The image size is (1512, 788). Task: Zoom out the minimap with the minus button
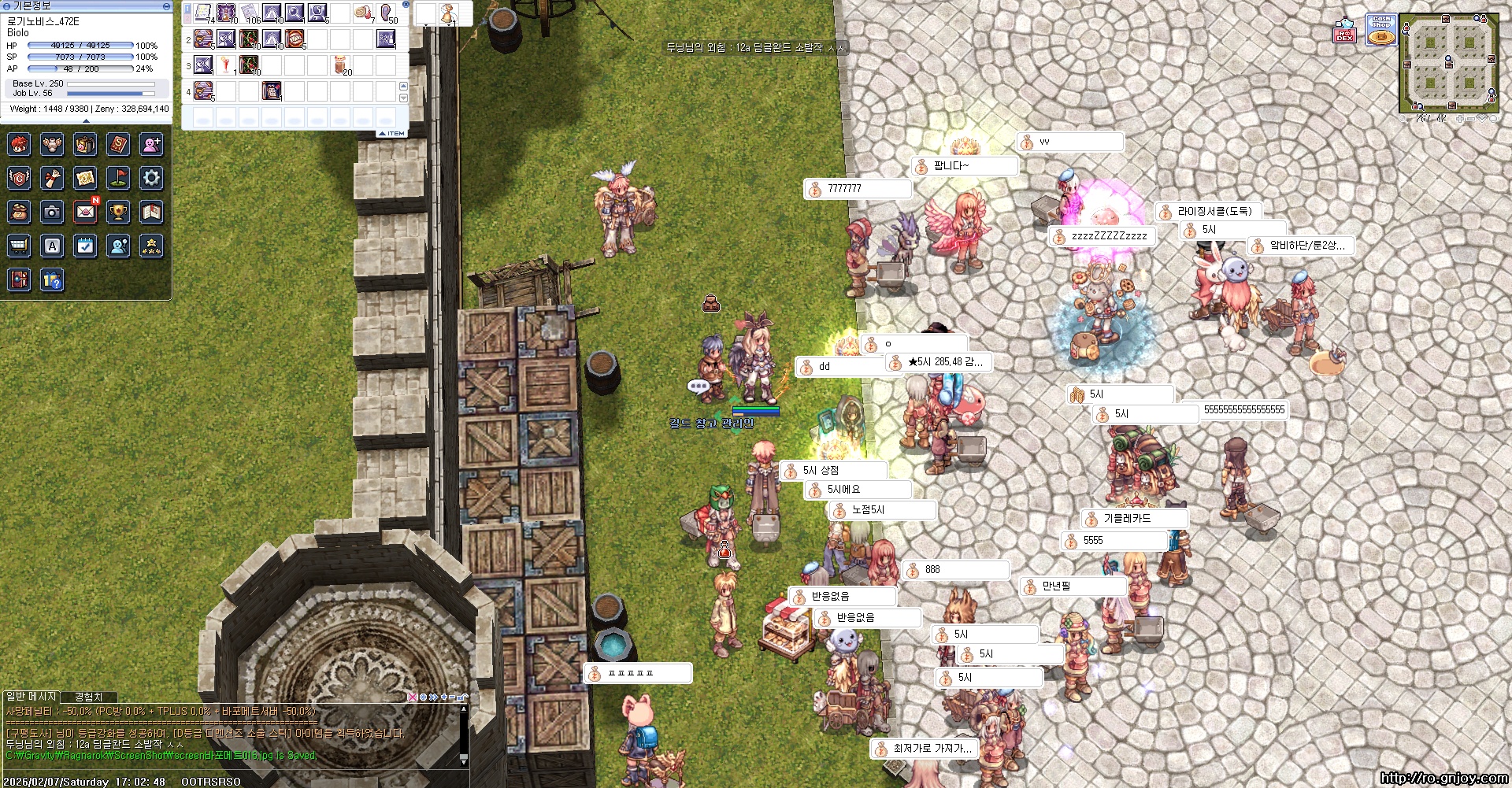(1470, 119)
